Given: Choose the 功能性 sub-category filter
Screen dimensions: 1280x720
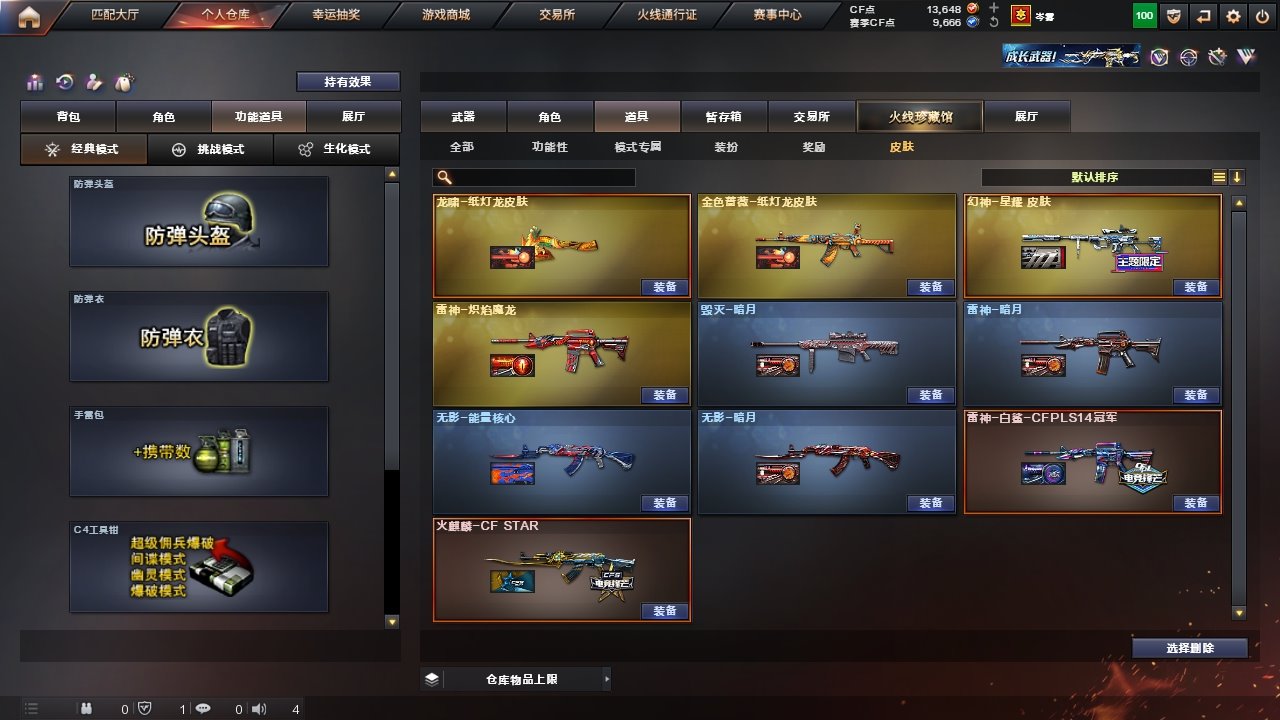Looking at the screenshot, I should point(549,147).
